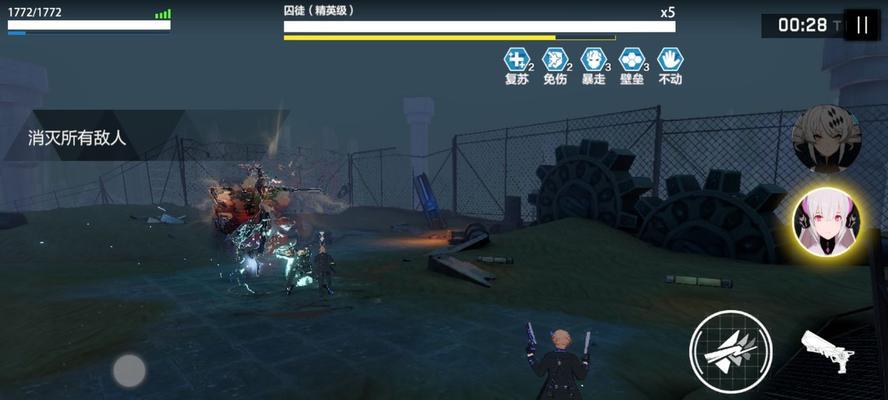
Task: Inspect the 不动 immovable buff icon
Action: (x=670, y=59)
